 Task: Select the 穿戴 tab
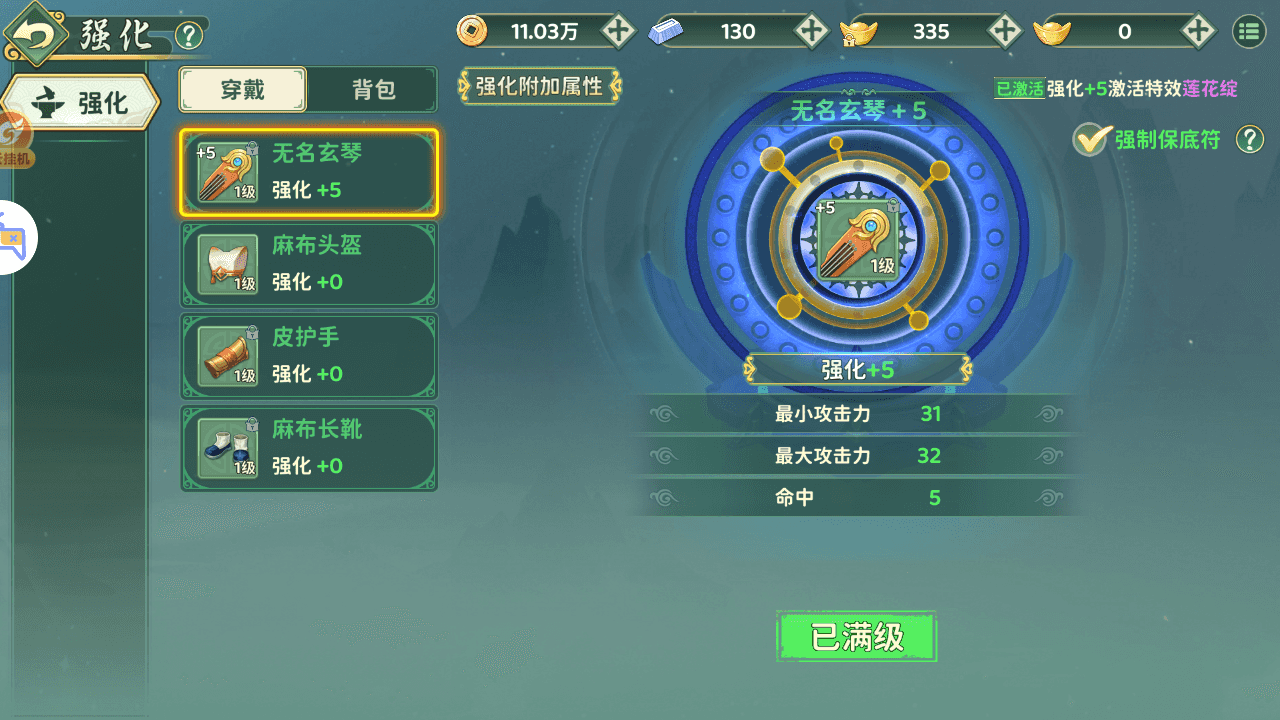coord(243,89)
